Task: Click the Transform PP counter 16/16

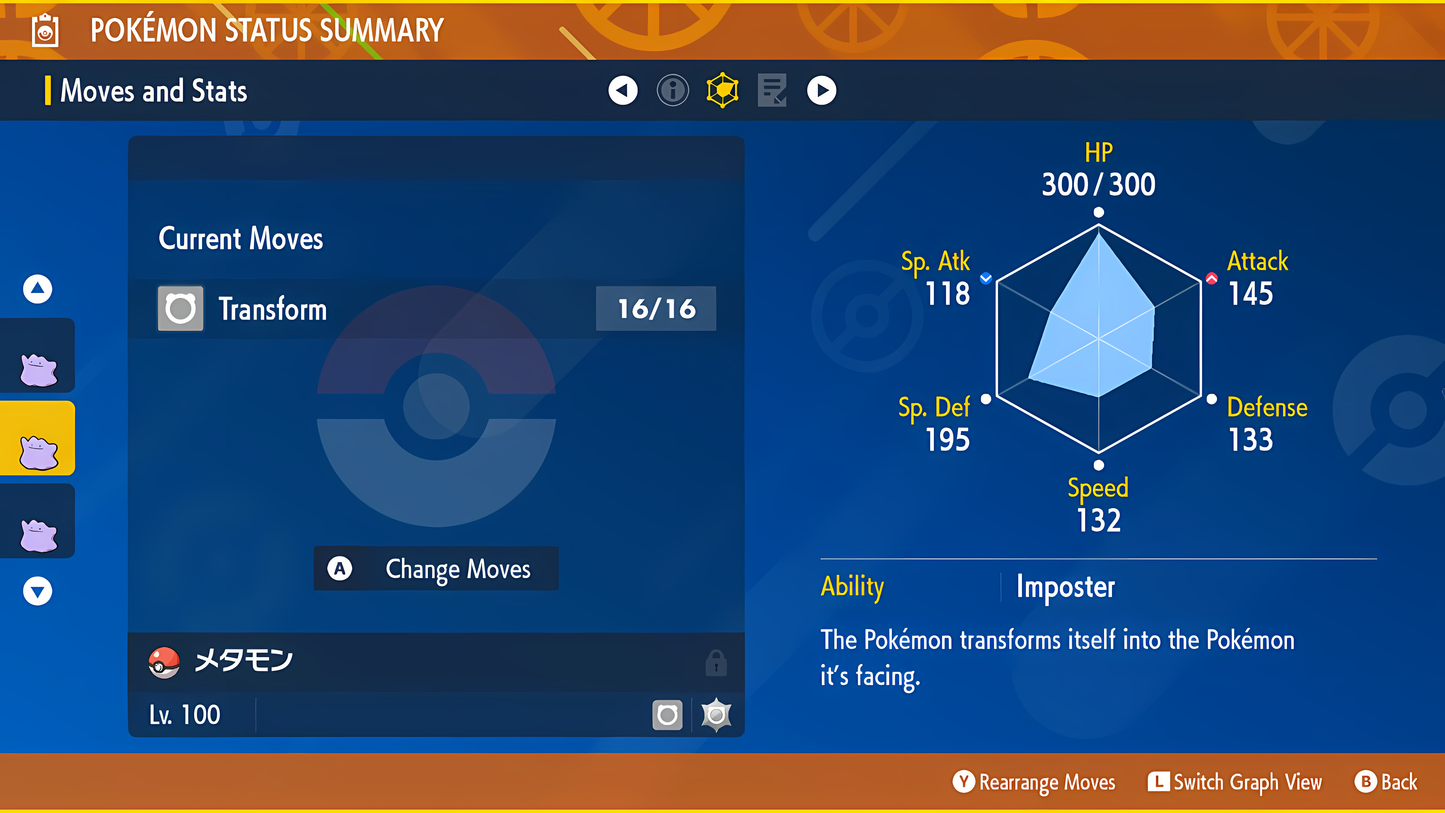Action: coord(655,308)
